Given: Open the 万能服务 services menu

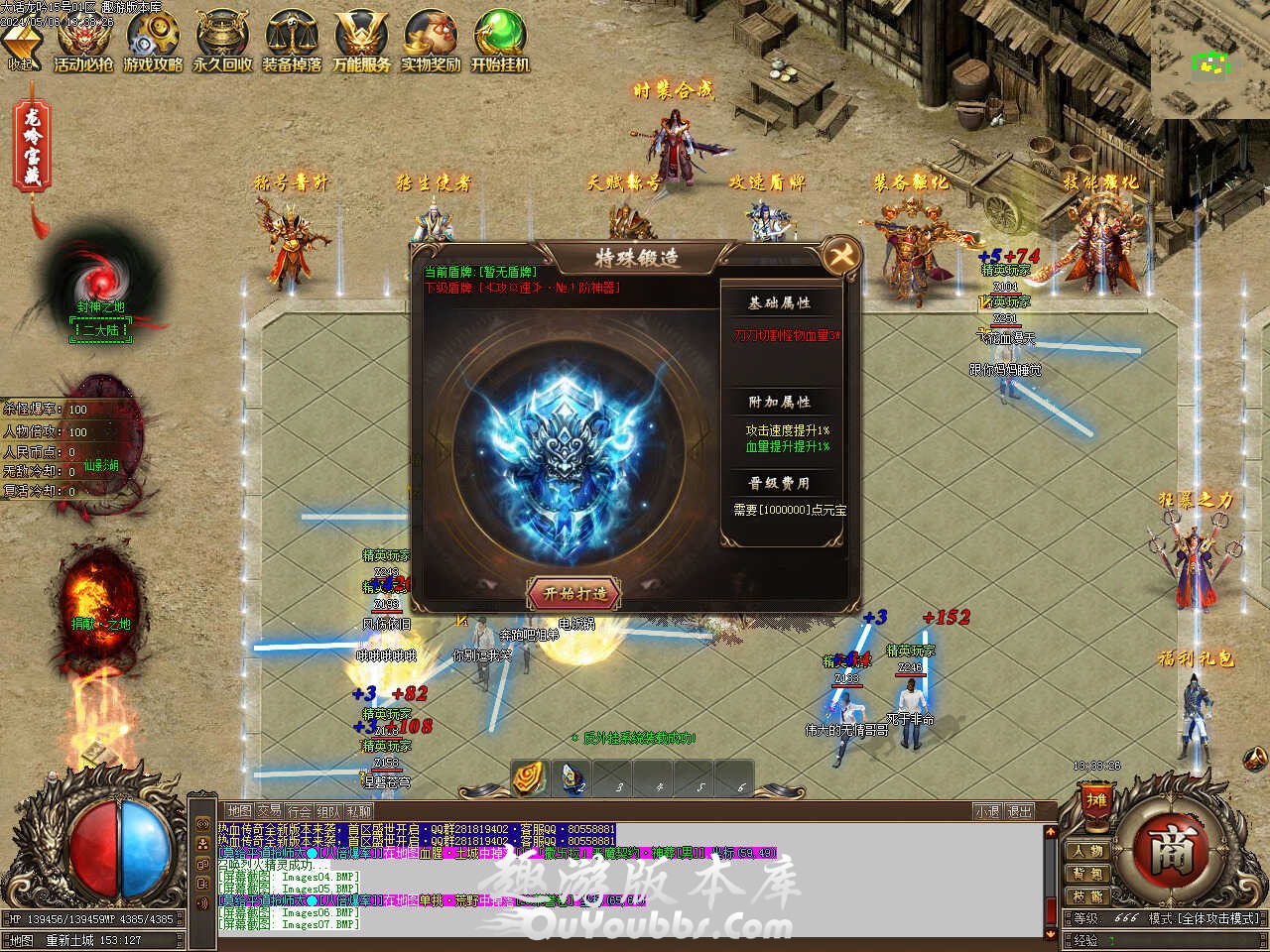Looking at the screenshot, I should pyautogui.click(x=361, y=42).
